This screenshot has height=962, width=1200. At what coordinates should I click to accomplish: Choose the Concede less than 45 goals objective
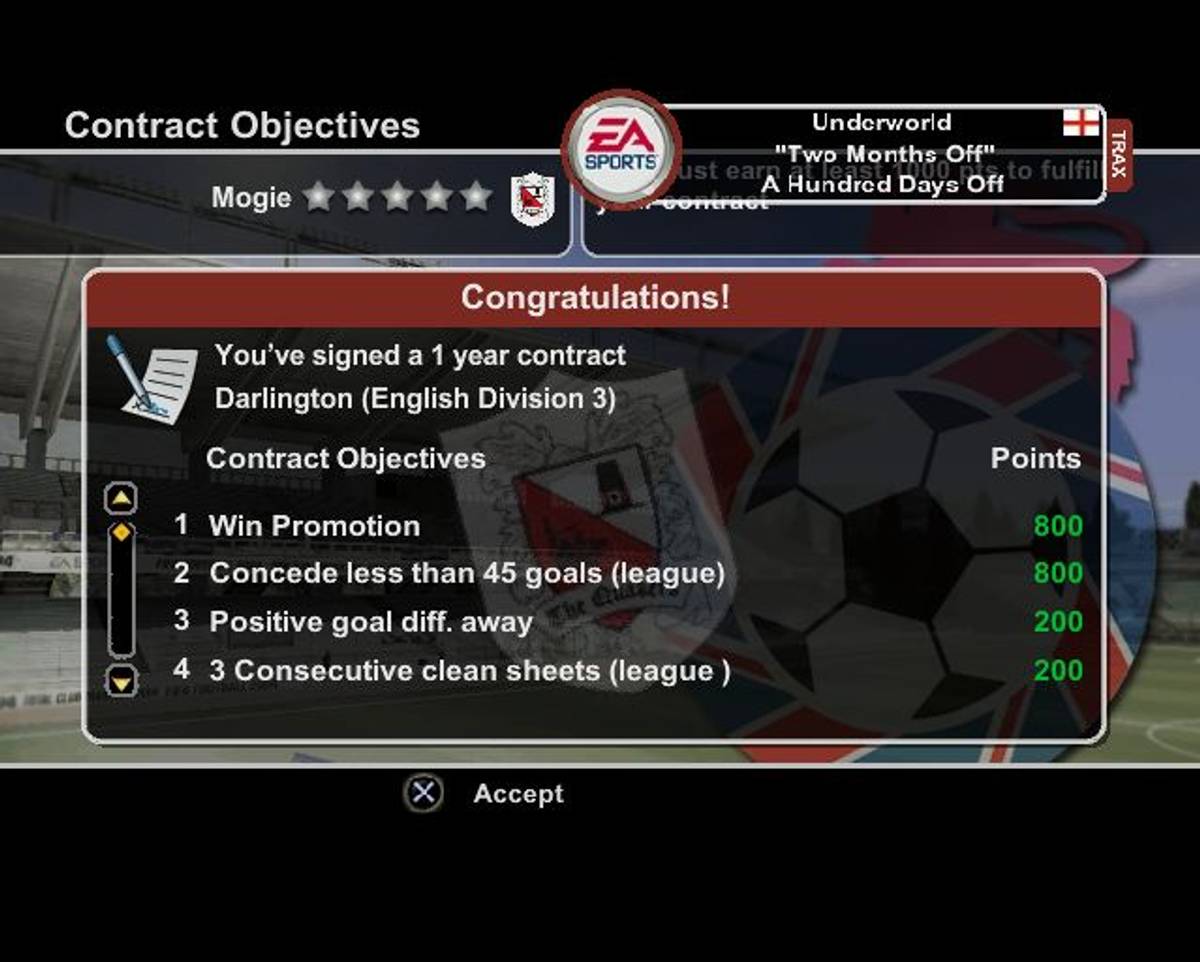pyautogui.click(x=466, y=574)
